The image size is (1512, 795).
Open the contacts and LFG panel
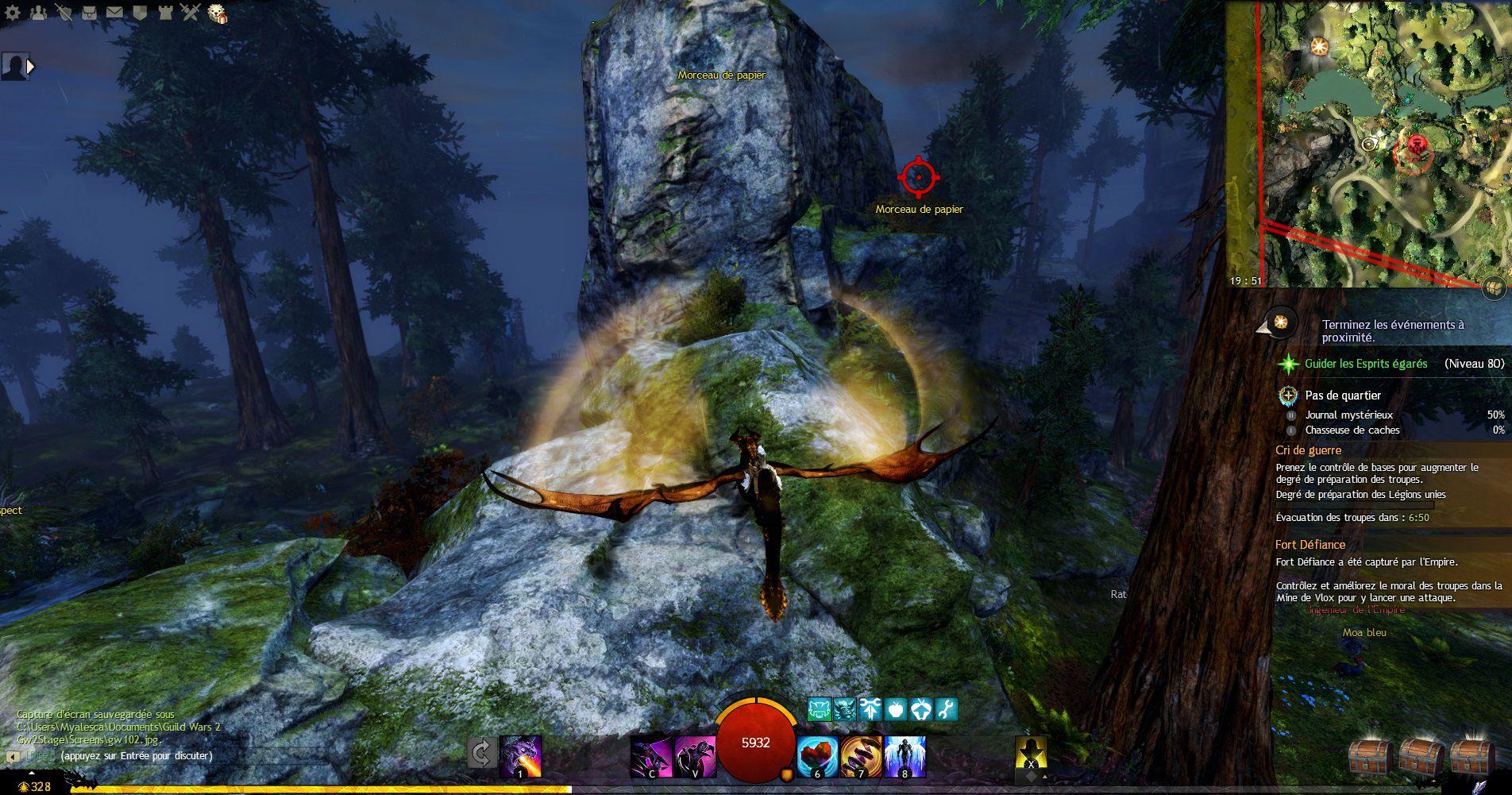pos(40,11)
